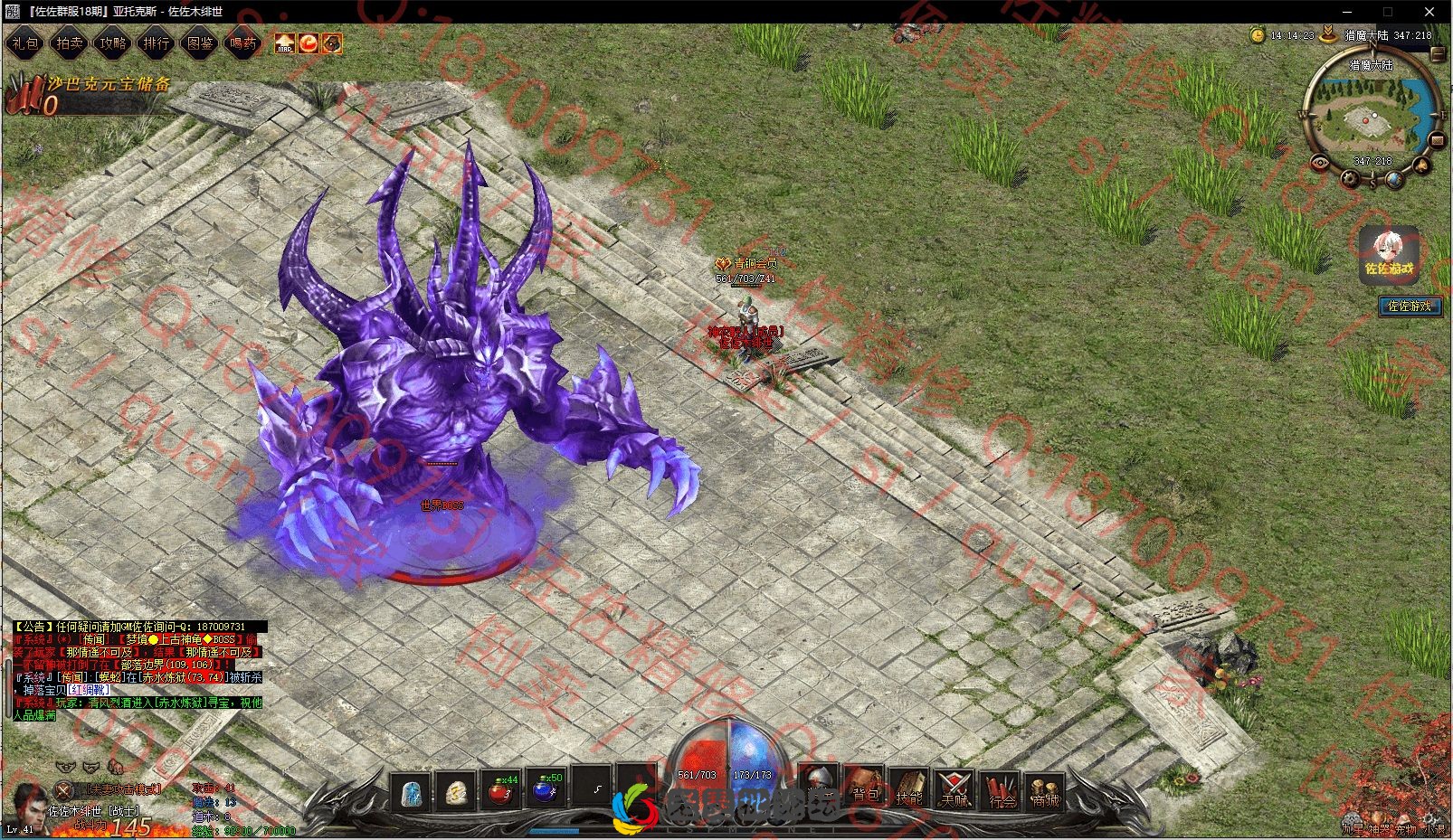
Task: Open the 拍卖 auction house
Action: [69, 42]
